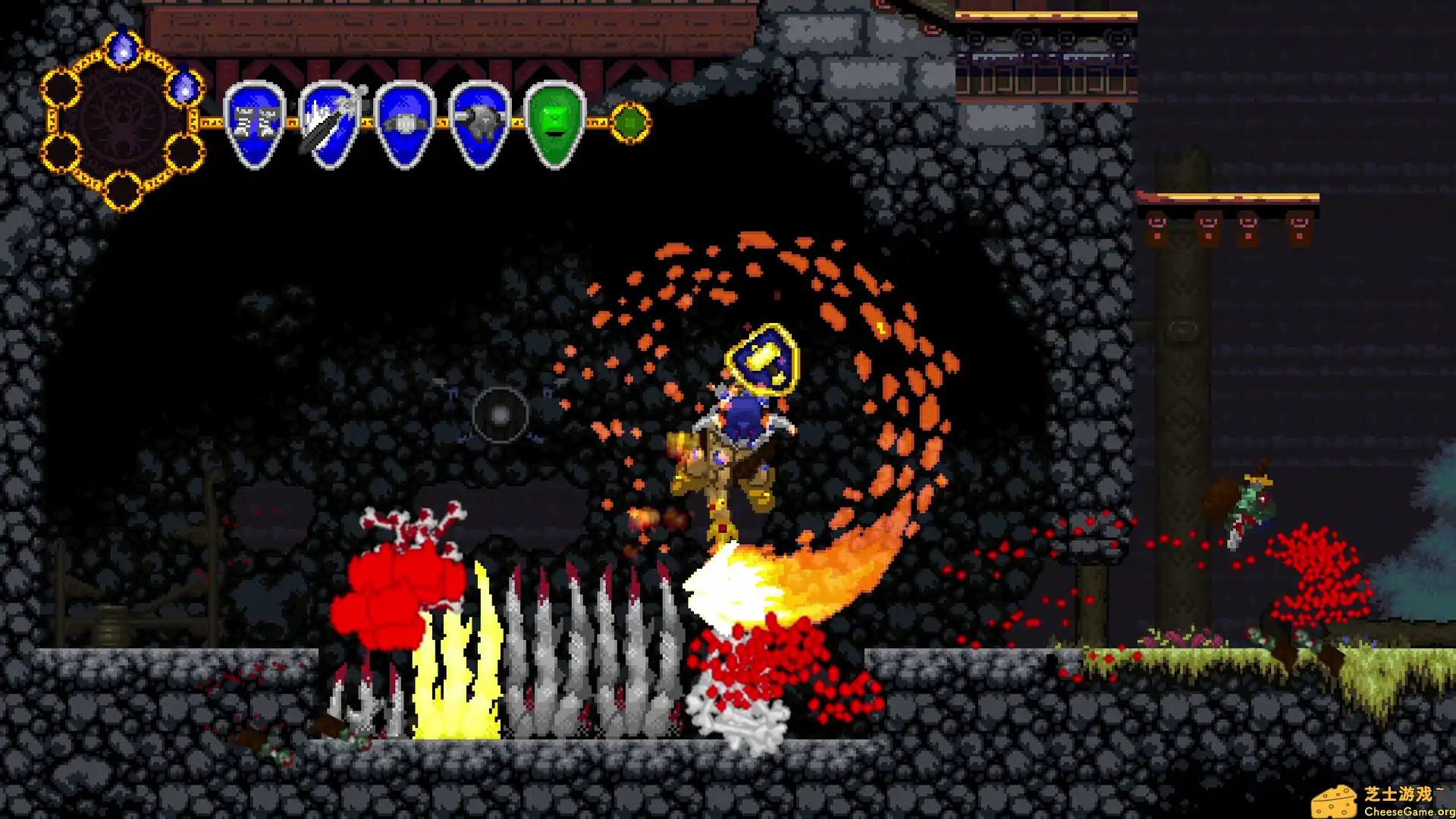Open details for the bottom amulet socket
The width and height of the screenshot is (1456, 819).
pyautogui.click(x=124, y=190)
